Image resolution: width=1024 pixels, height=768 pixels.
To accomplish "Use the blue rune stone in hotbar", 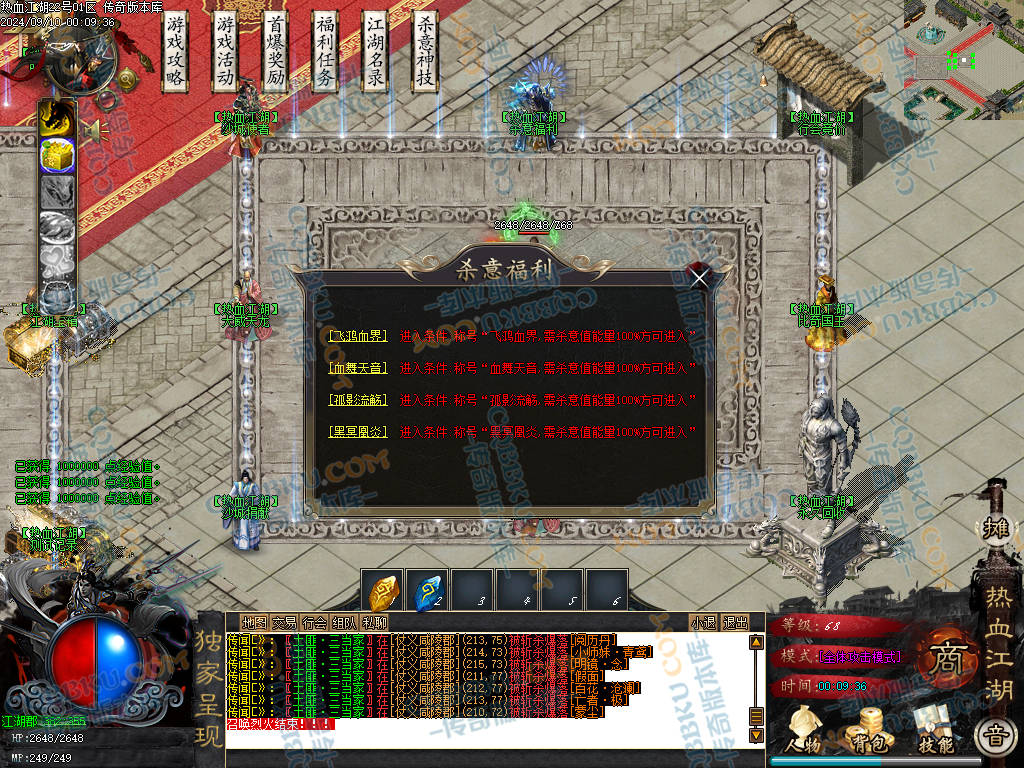I will [427, 592].
